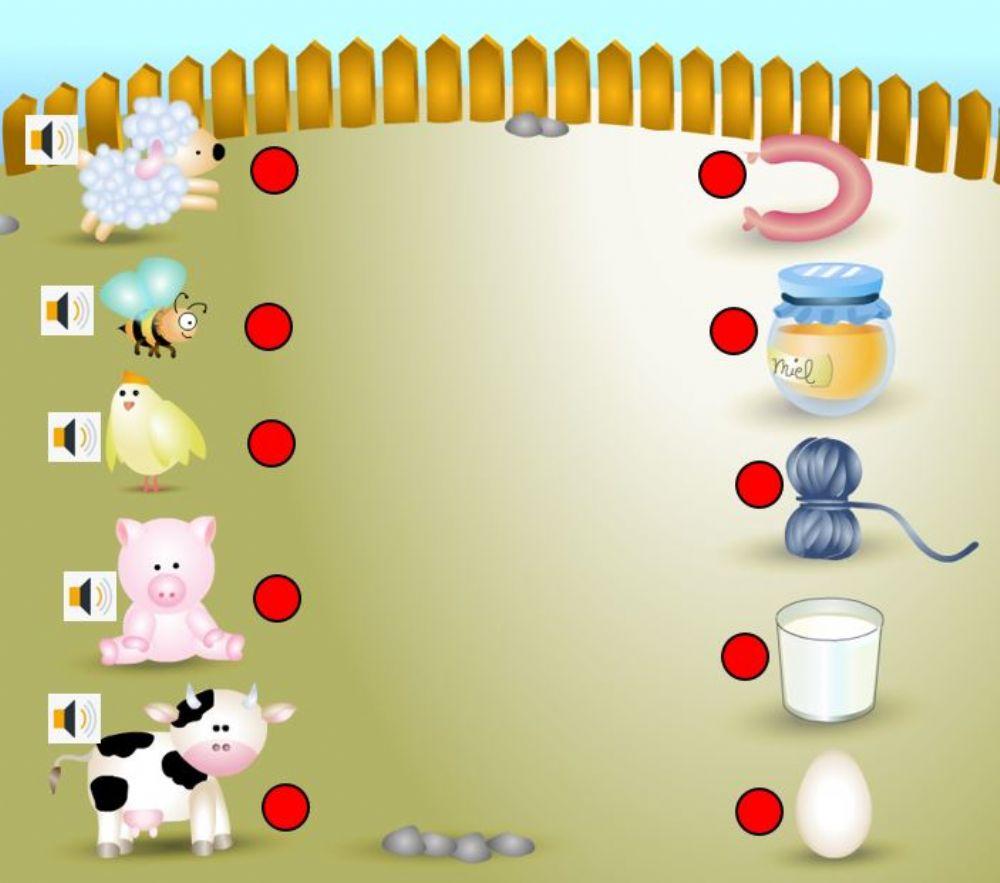Play the cow's sound
The width and height of the screenshot is (1000, 883).
pos(75,718)
